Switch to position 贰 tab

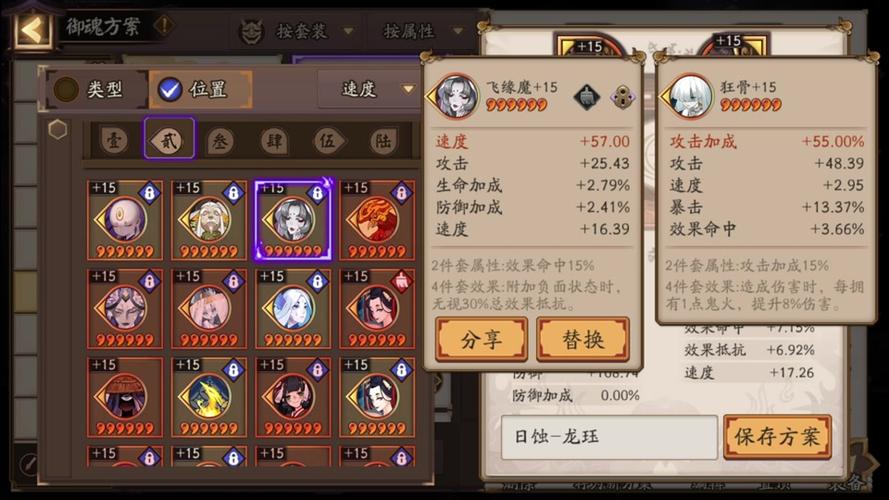click(169, 140)
